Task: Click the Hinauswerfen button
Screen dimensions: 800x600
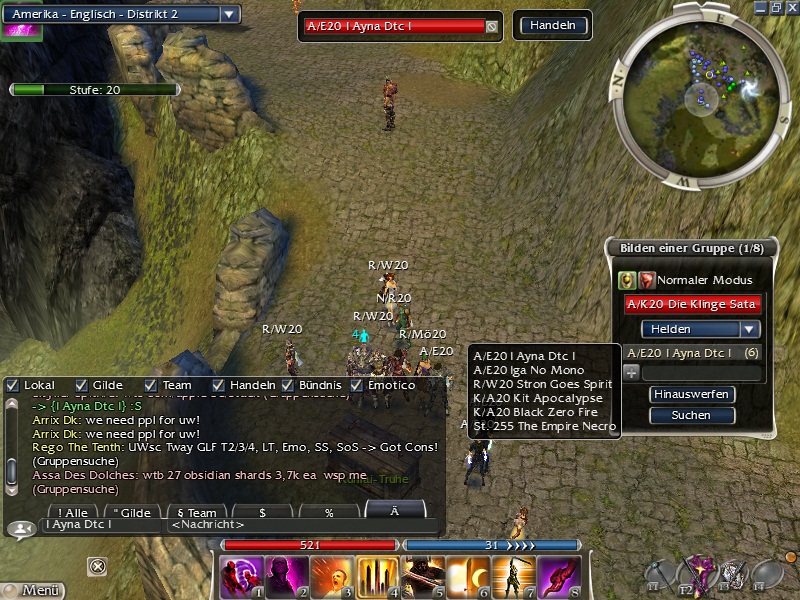Action: click(x=692, y=394)
